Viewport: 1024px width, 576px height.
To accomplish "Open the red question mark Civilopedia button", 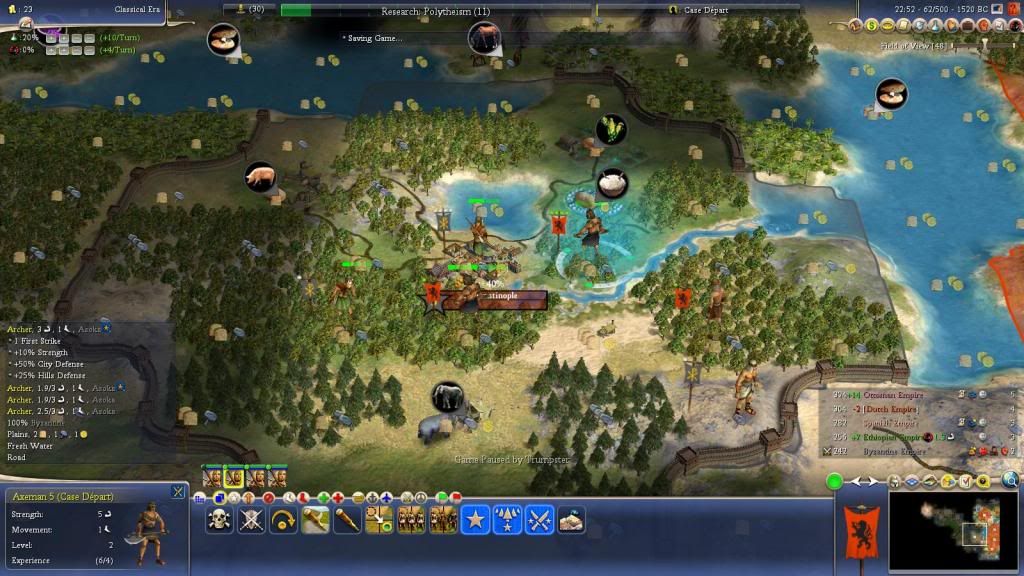I will 1014,24.
